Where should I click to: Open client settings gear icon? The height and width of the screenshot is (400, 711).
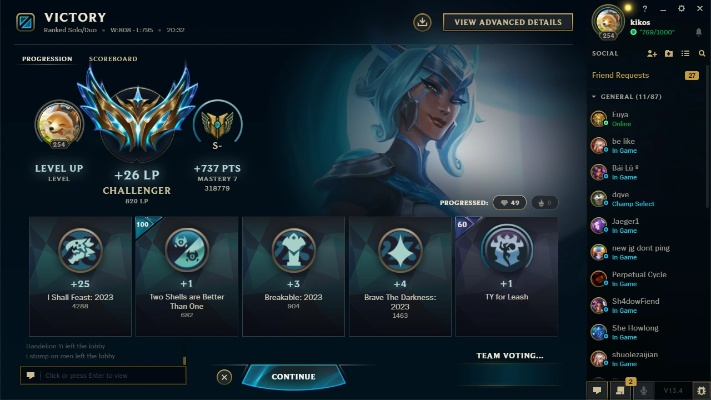pos(681,8)
